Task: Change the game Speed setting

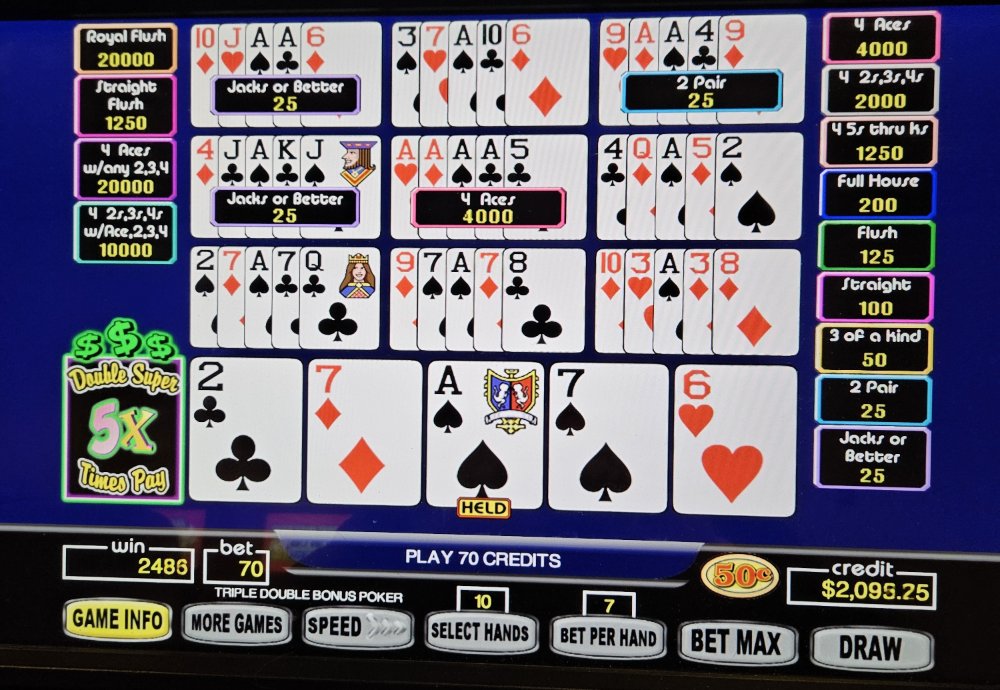Action: 358,628
